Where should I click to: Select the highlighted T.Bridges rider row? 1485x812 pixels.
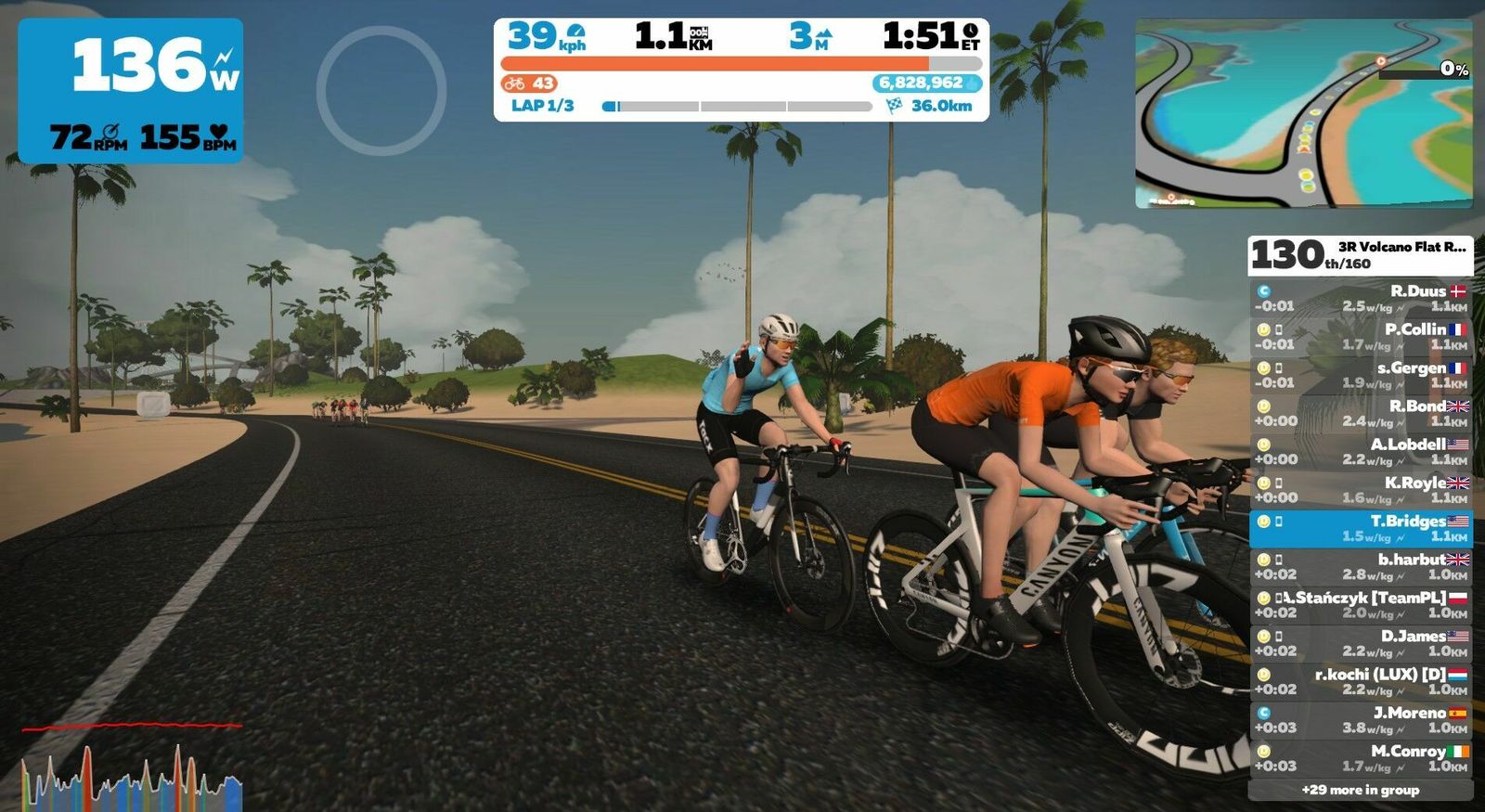tap(1361, 528)
